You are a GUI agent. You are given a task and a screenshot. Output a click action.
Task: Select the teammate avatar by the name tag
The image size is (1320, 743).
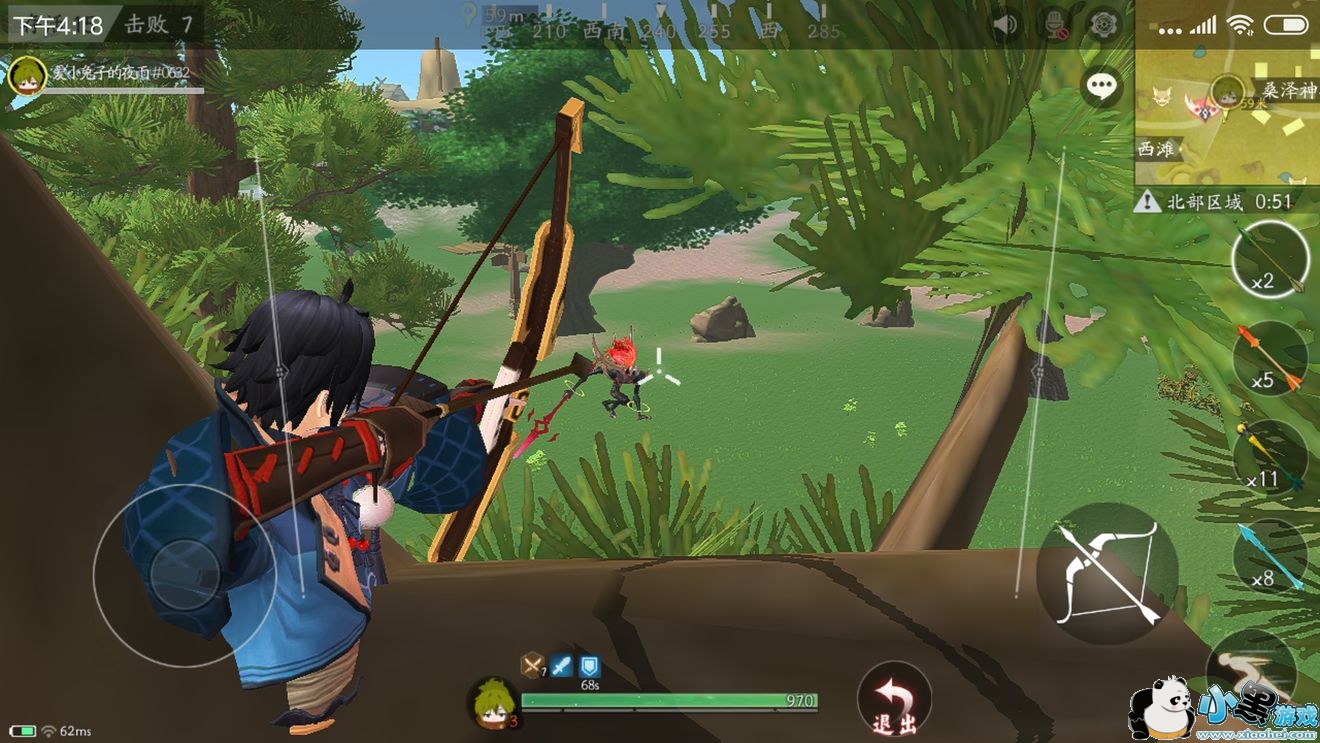tap(27, 76)
